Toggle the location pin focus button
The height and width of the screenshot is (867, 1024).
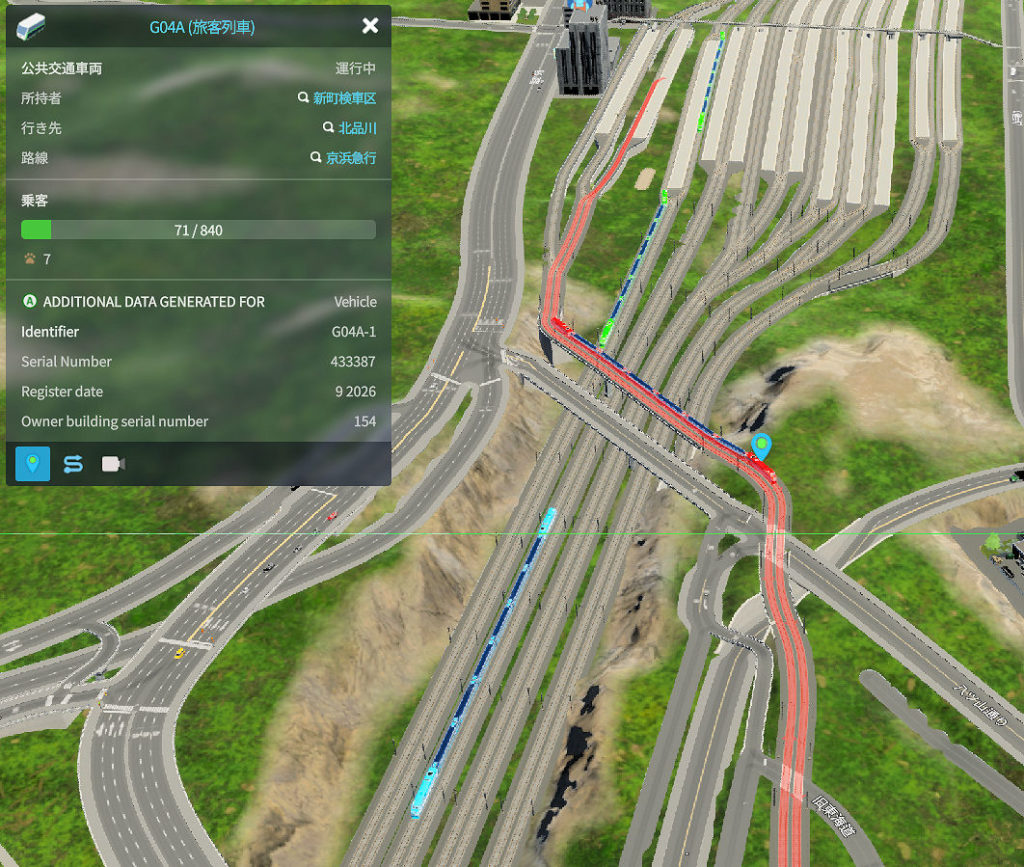point(33,464)
